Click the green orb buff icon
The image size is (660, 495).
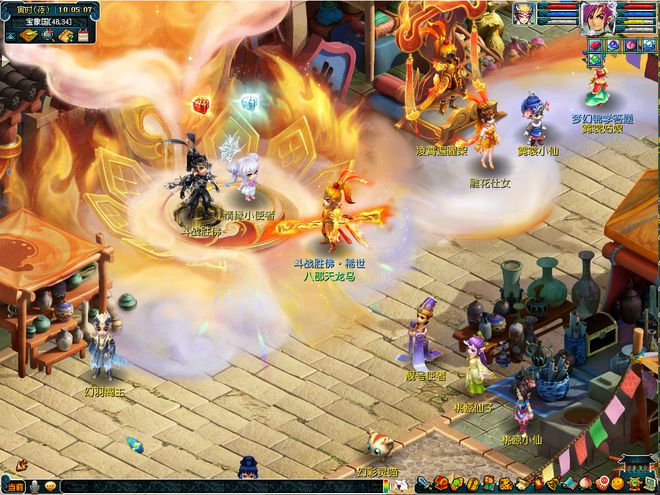(x=594, y=60)
